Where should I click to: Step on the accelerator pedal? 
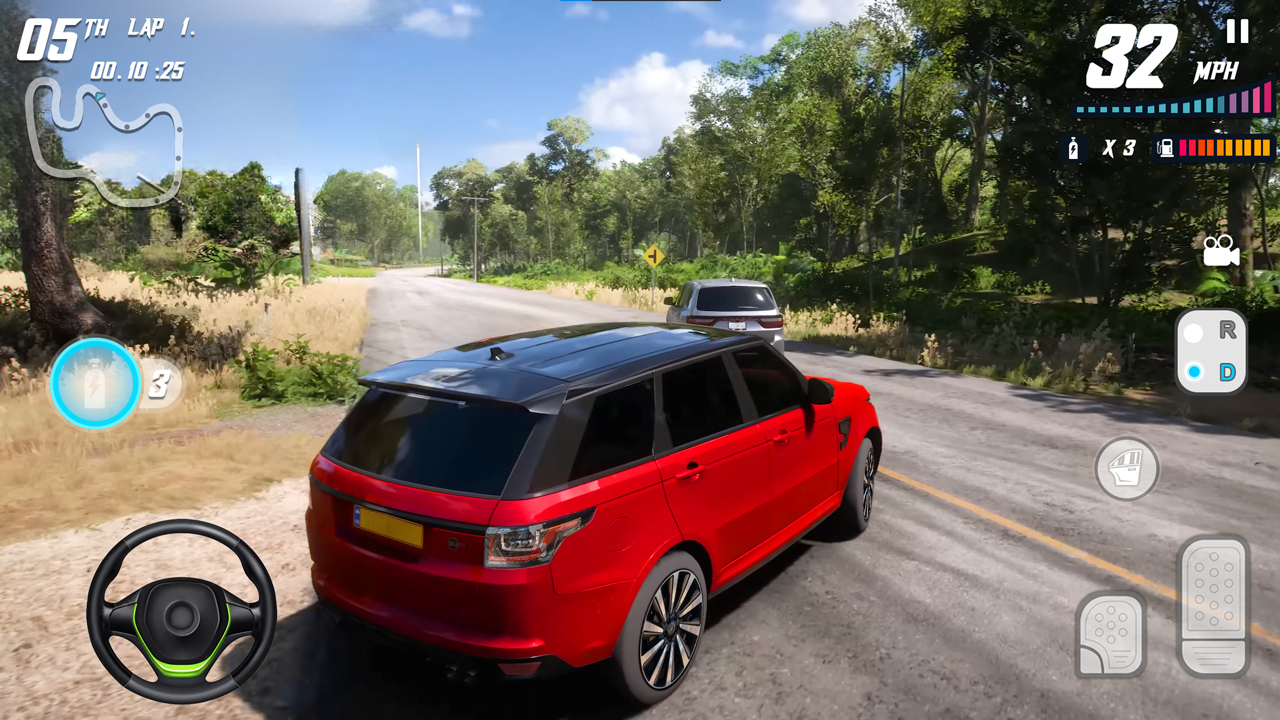[1214, 605]
